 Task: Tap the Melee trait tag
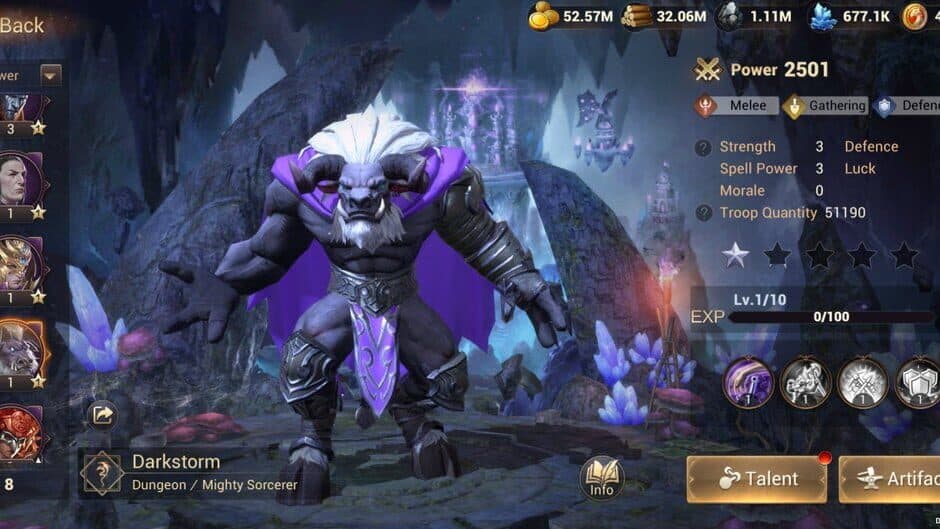[734, 106]
